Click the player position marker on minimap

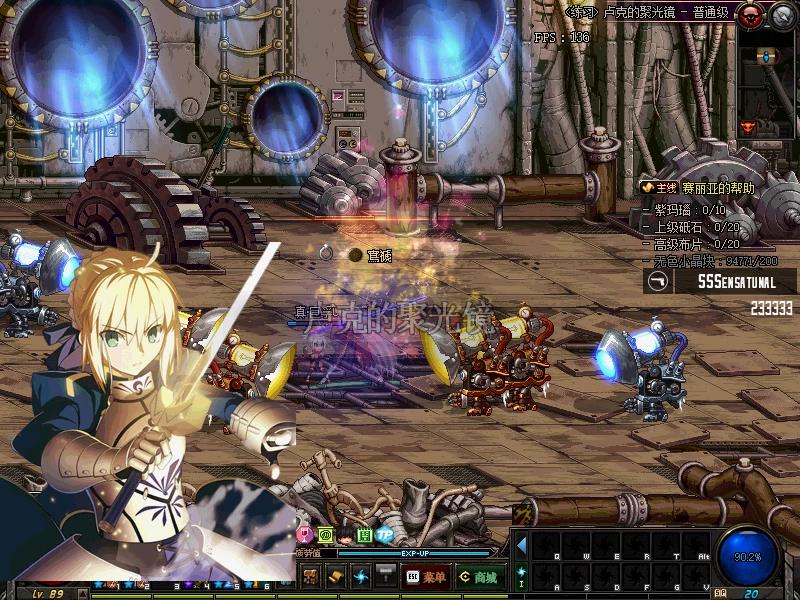pos(768,56)
